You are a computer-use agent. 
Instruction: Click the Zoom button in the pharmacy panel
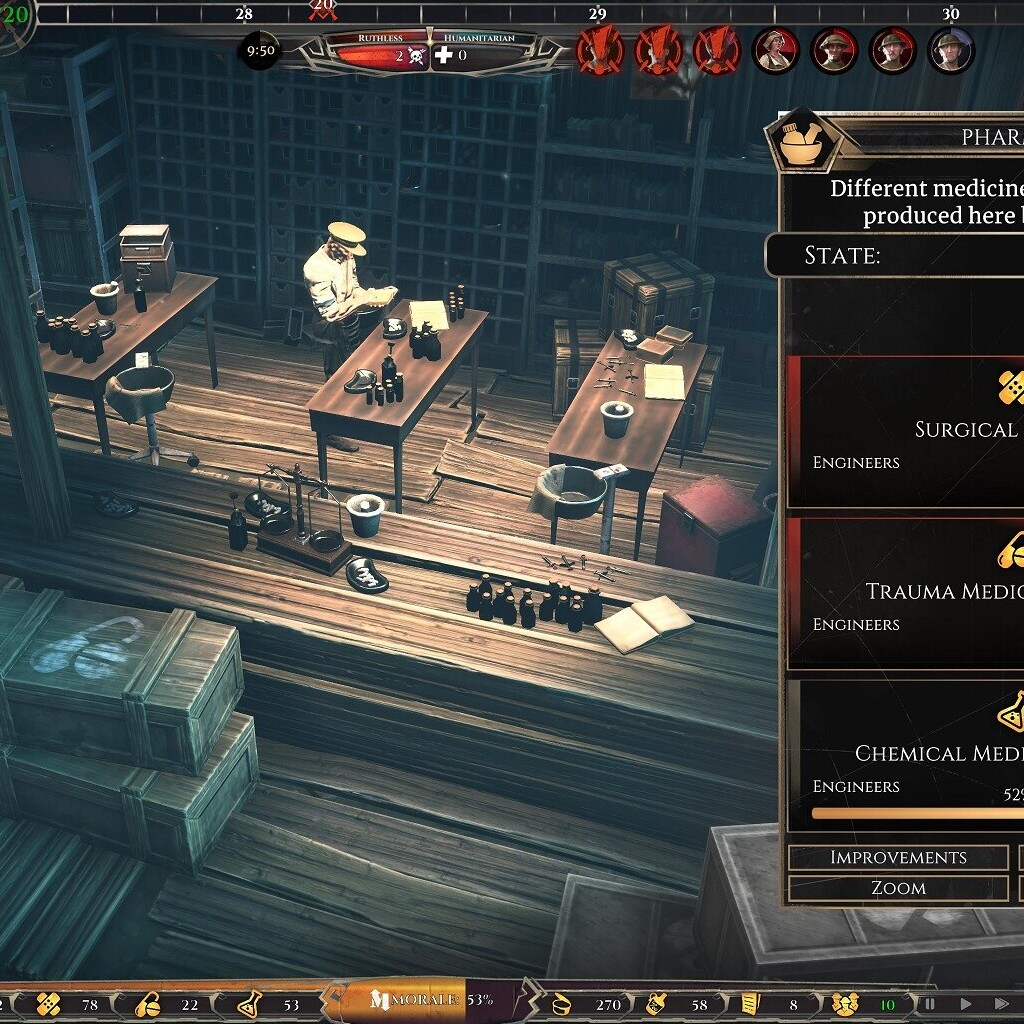coord(898,888)
